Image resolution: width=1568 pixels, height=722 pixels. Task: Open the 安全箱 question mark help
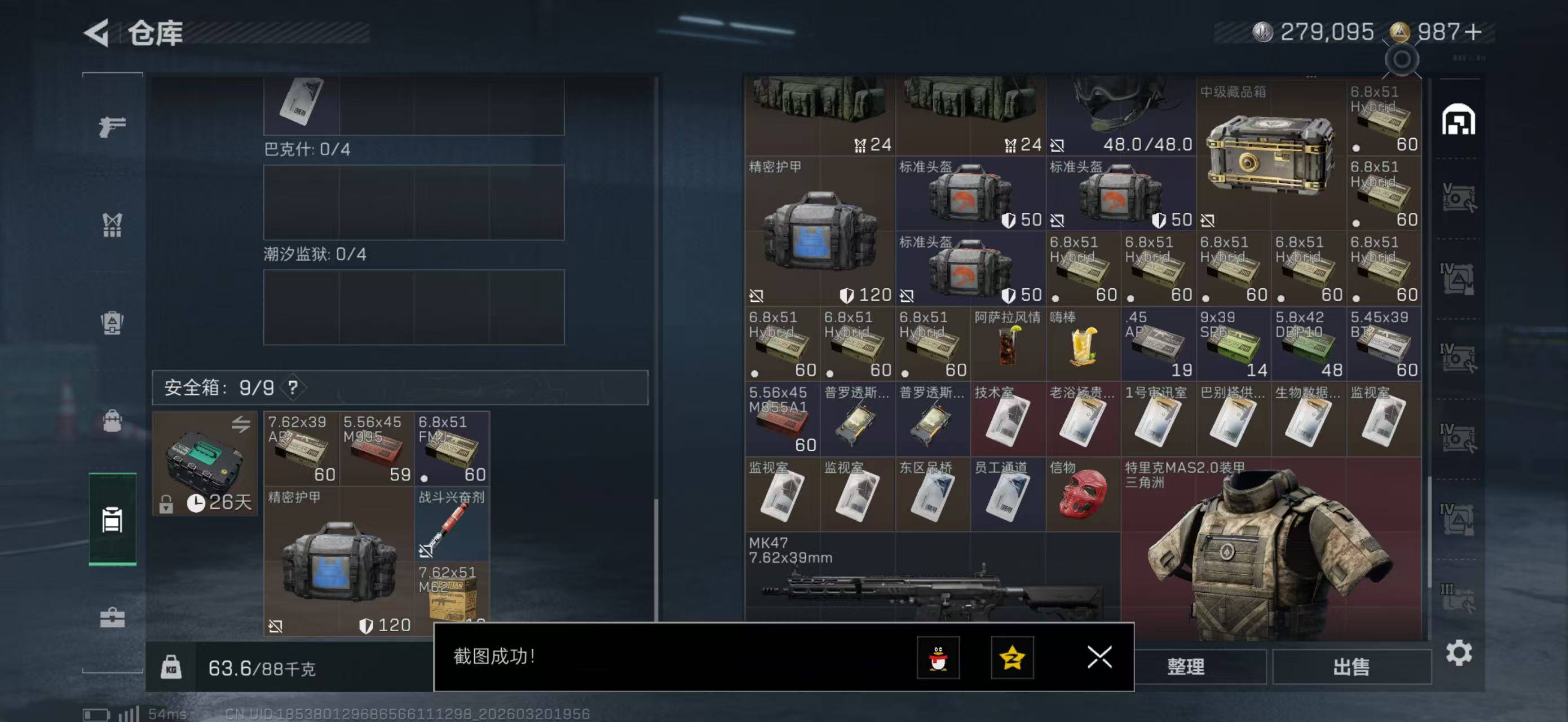pos(293,387)
